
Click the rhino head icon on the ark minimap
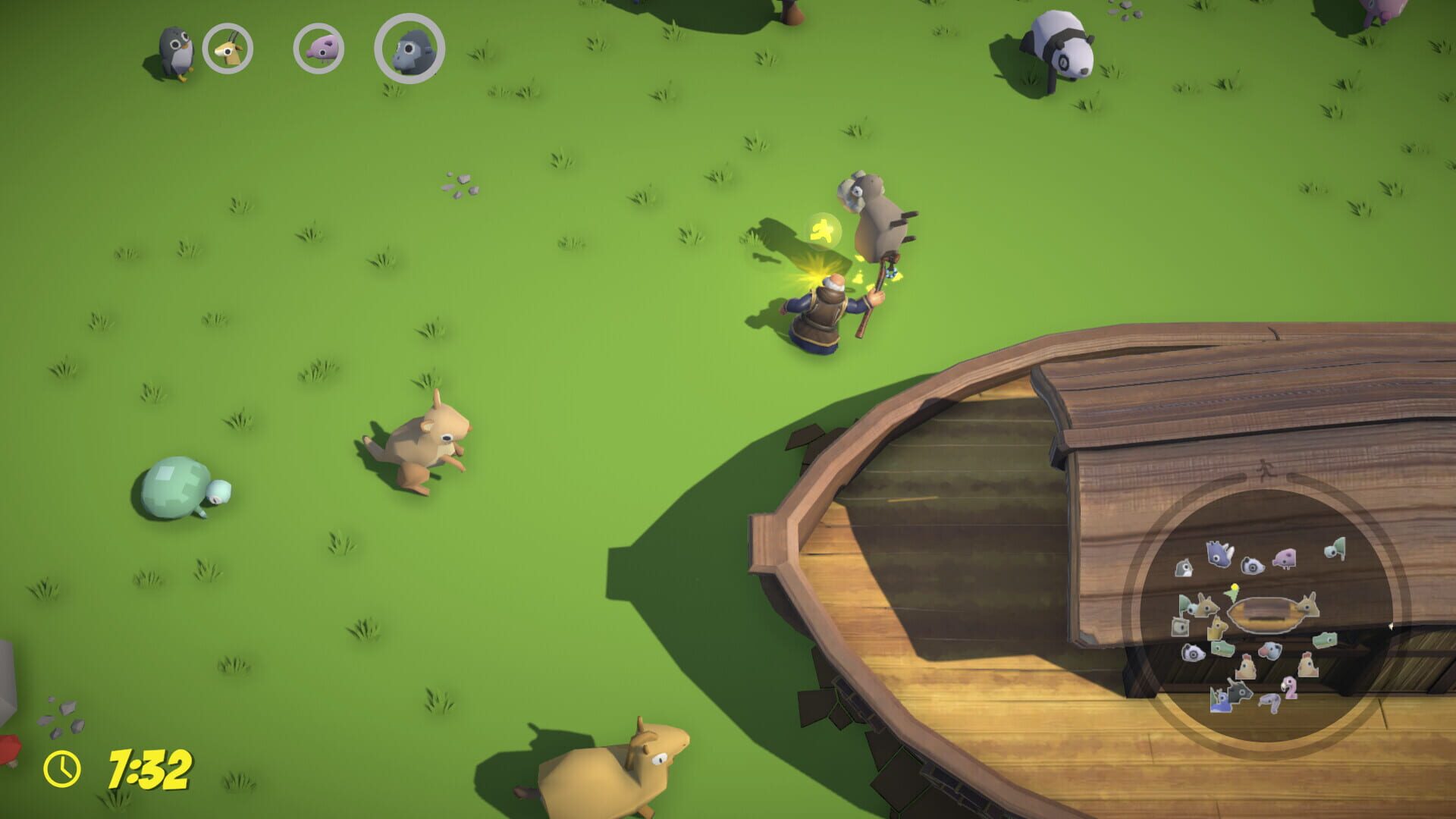coord(1217,554)
